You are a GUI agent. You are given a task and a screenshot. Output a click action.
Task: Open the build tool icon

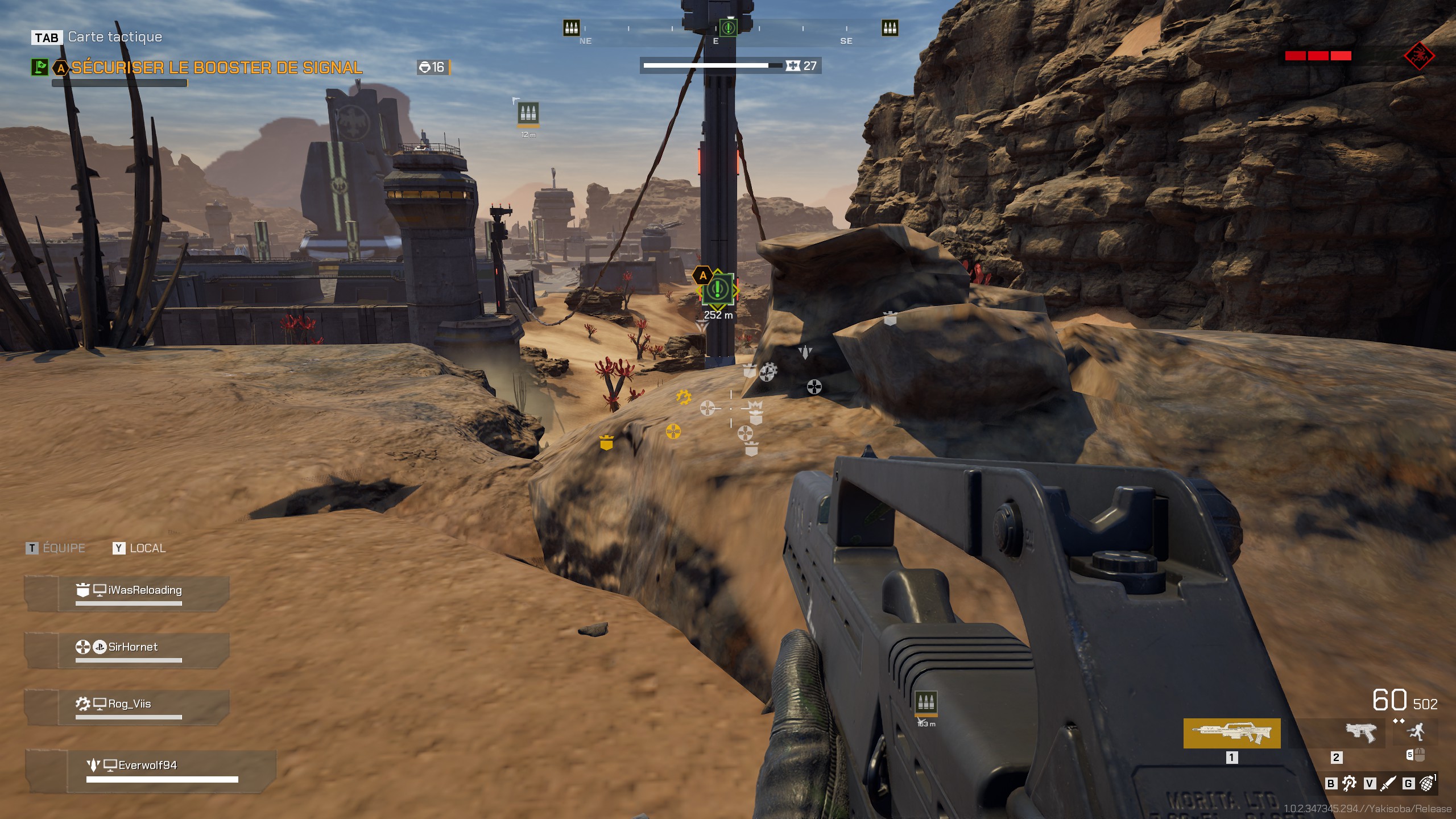(x=1349, y=784)
